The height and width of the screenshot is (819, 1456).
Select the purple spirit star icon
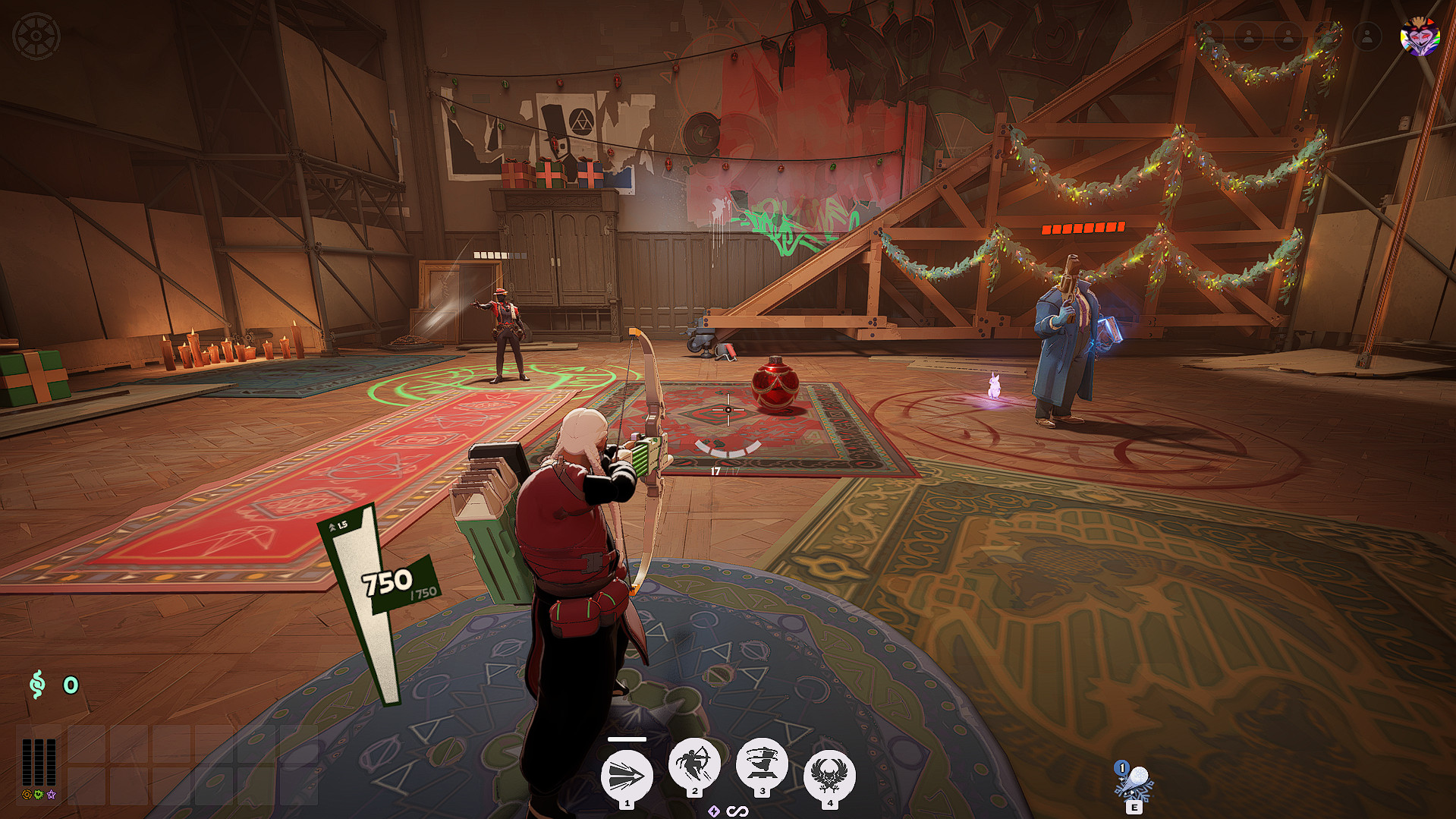[51, 795]
